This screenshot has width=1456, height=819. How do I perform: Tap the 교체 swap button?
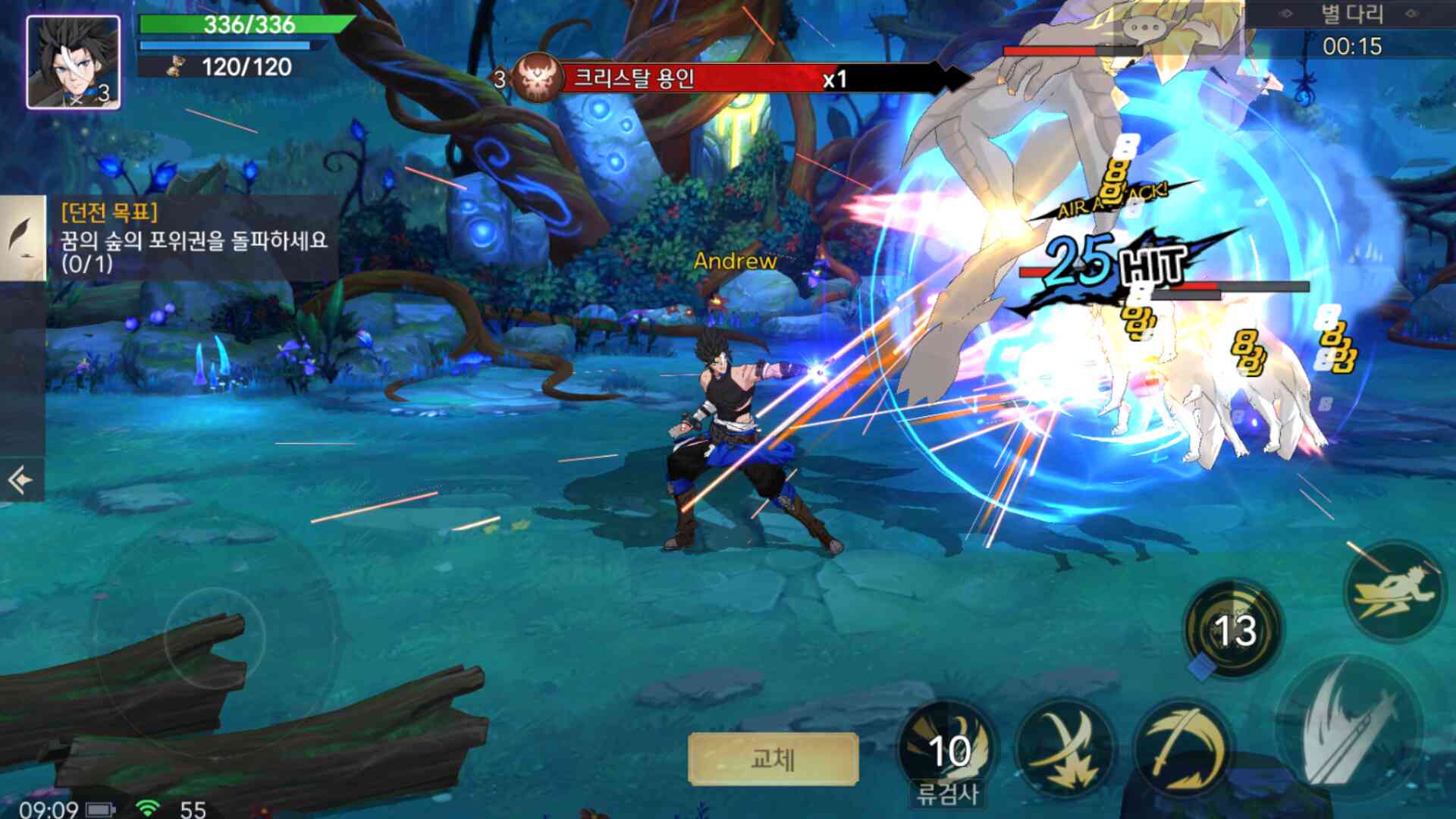tap(773, 758)
